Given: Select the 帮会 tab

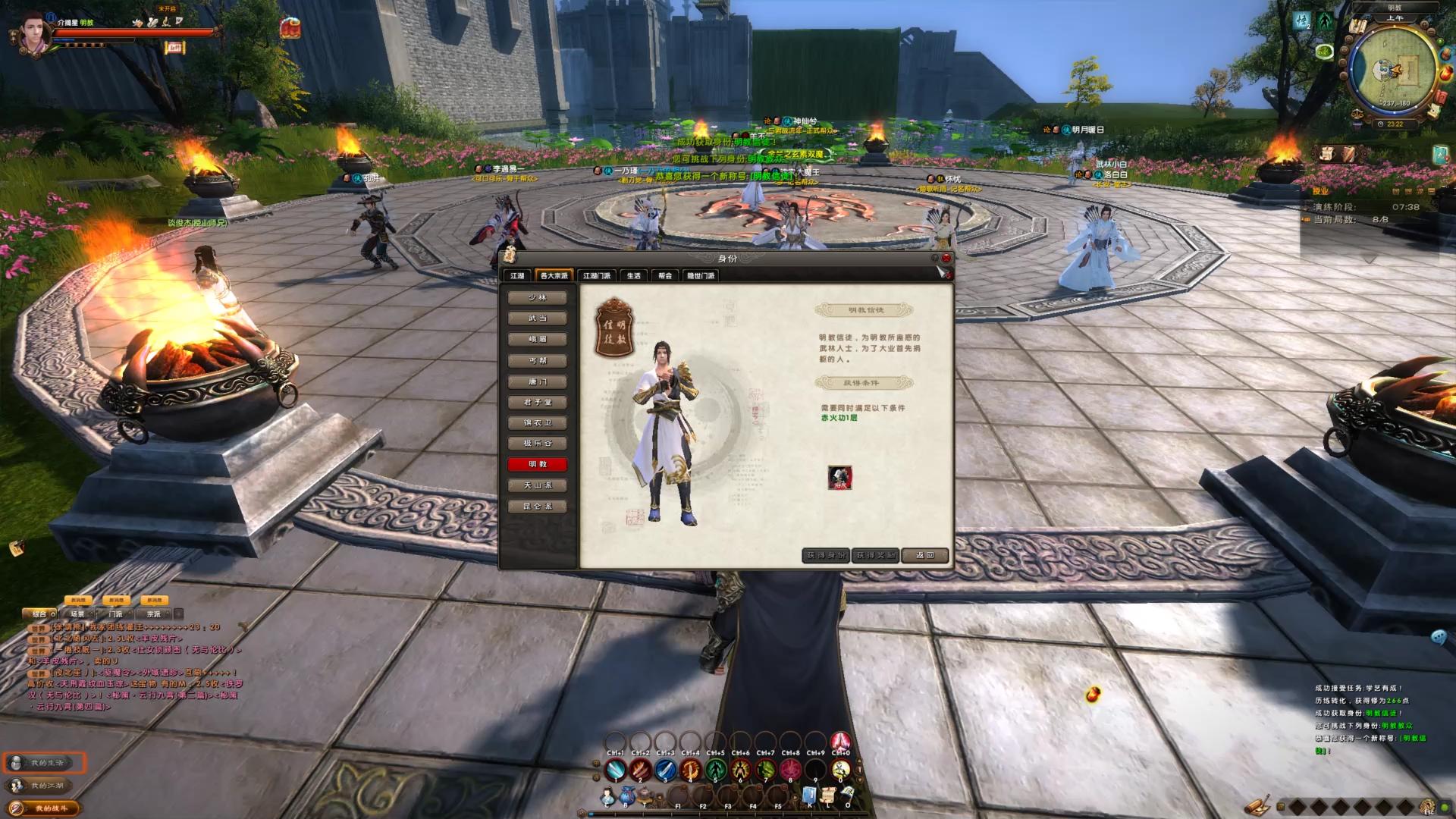Looking at the screenshot, I should coord(665,276).
